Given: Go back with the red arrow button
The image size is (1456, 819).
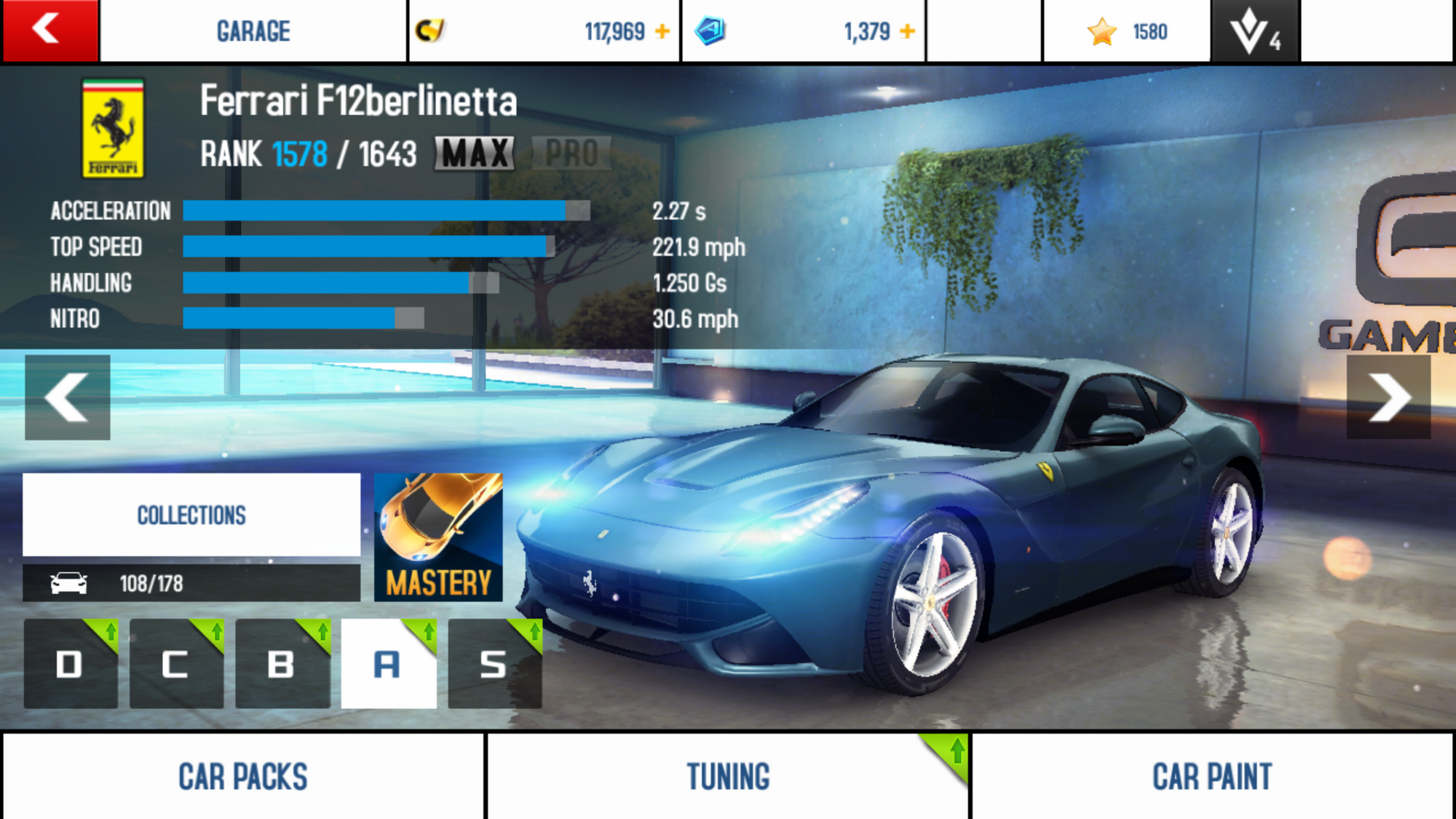Looking at the screenshot, I should [x=50, y=31].
